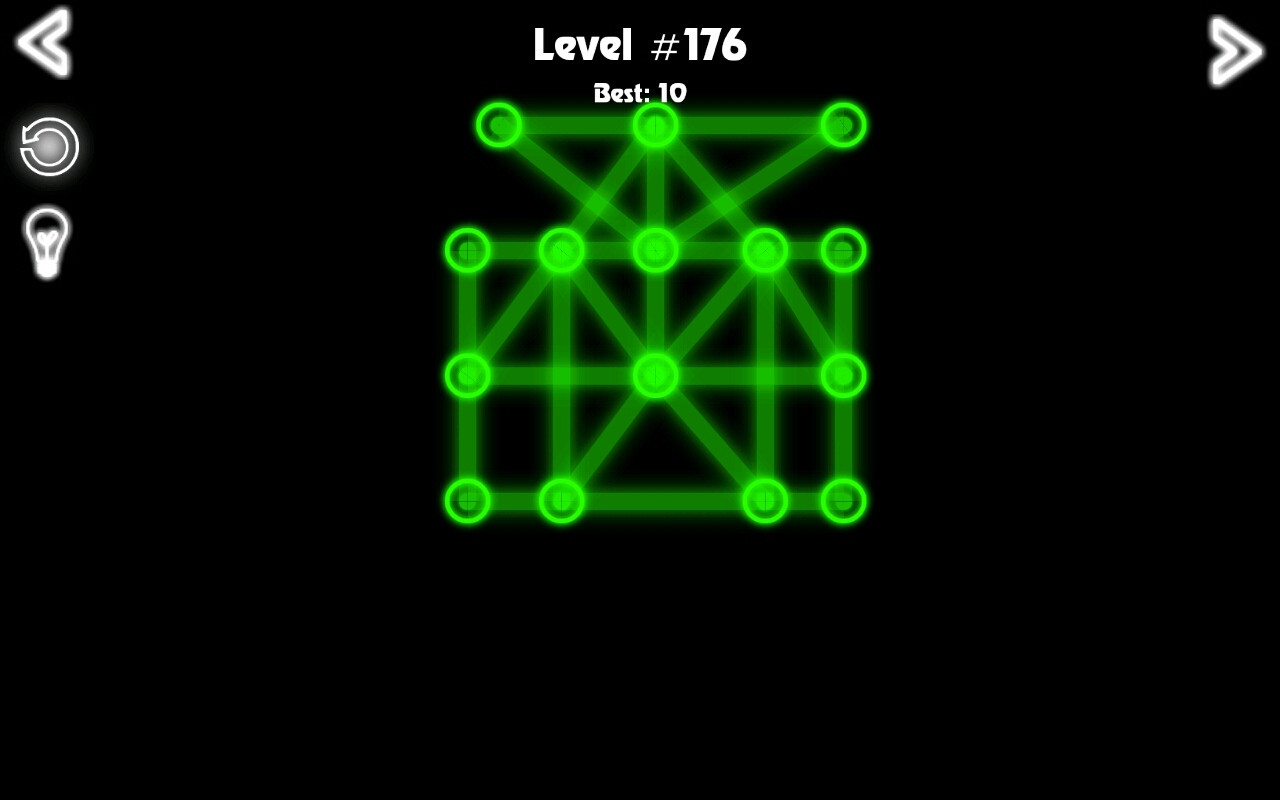
Task: Select the top-left glowing node
Action: [x=499, y=125]
